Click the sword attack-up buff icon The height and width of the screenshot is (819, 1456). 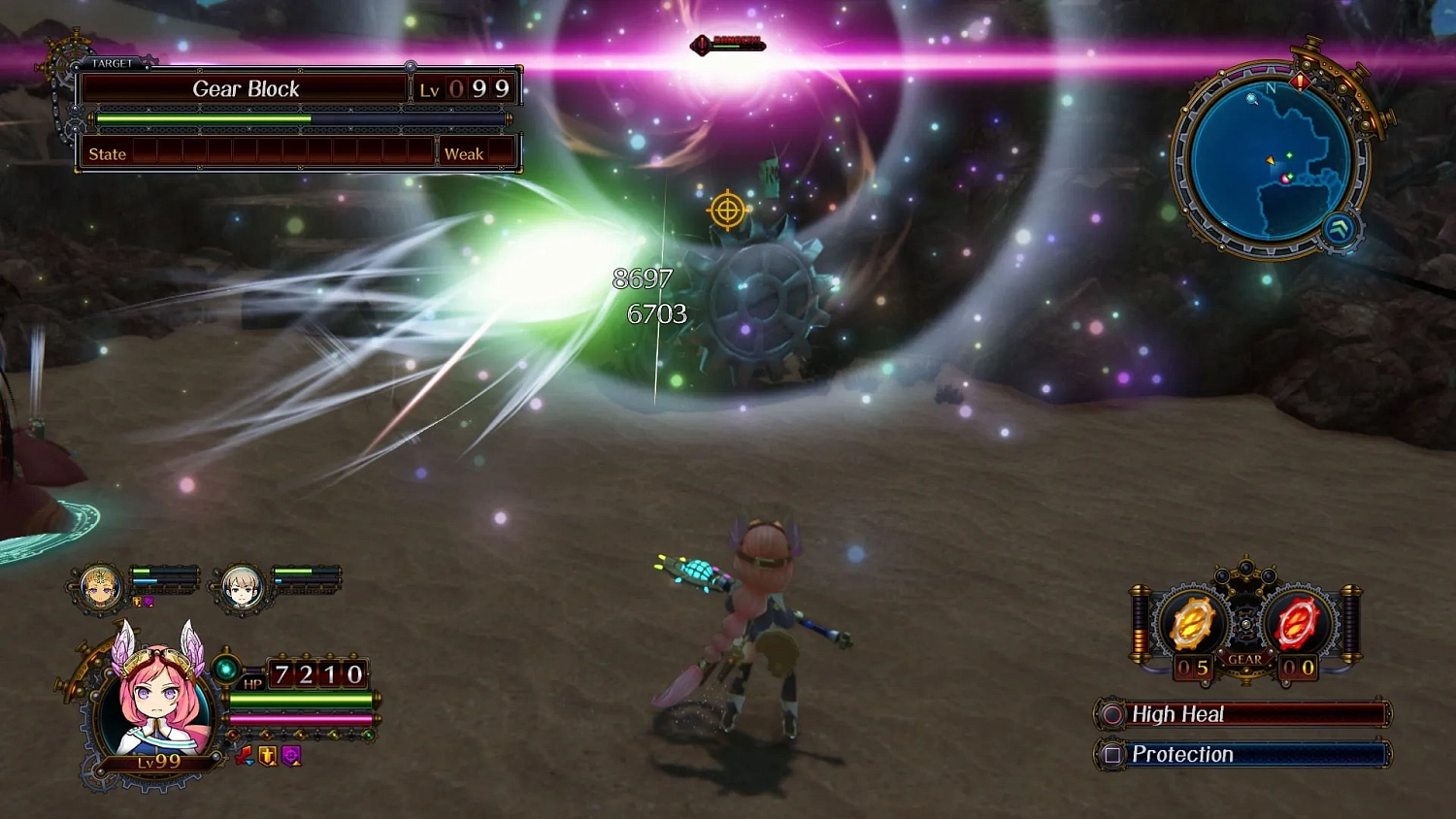click(x=243, y=756)
